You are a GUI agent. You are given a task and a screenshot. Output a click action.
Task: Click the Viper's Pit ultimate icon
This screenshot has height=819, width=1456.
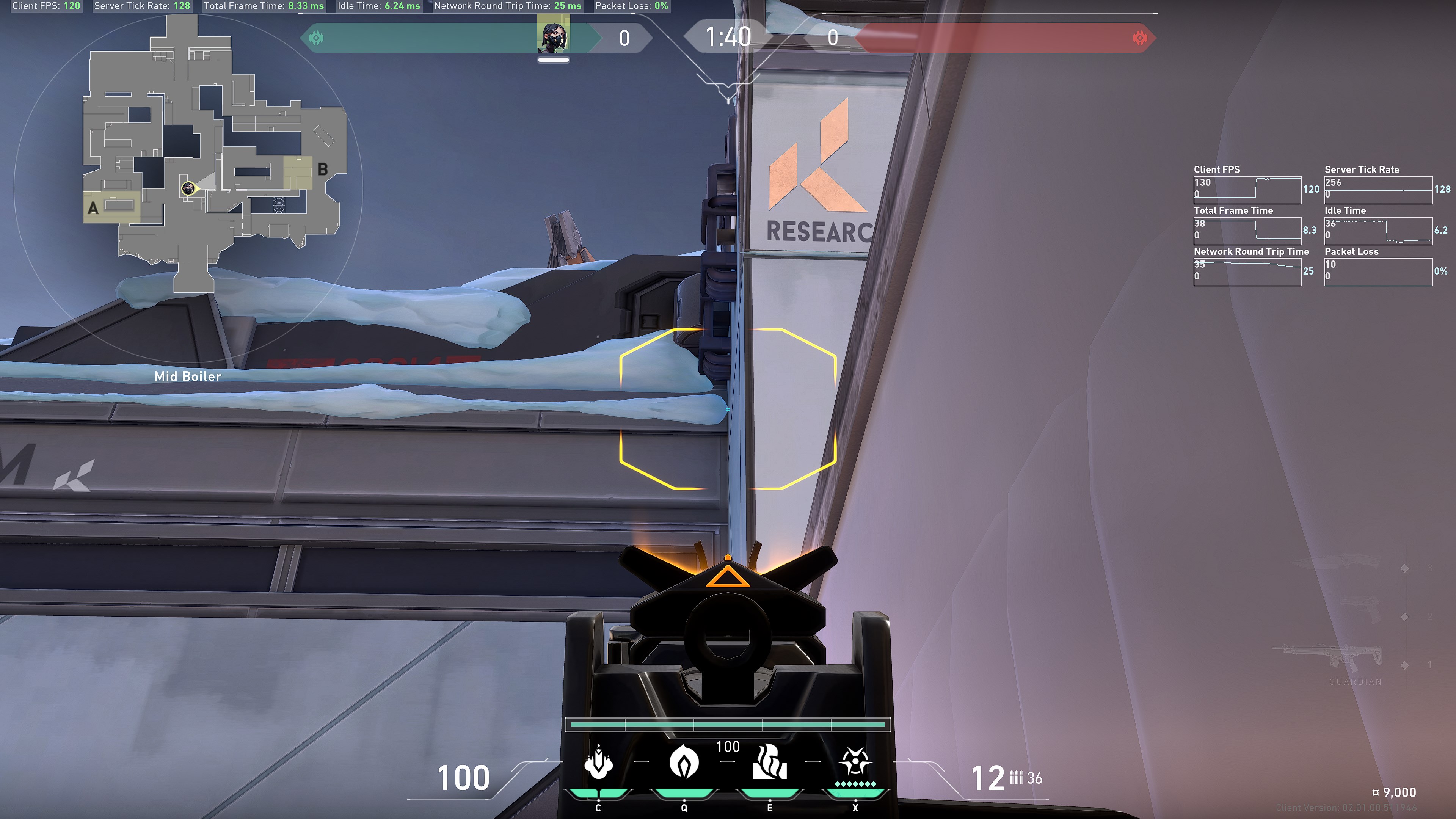click(x=855, y=762)
